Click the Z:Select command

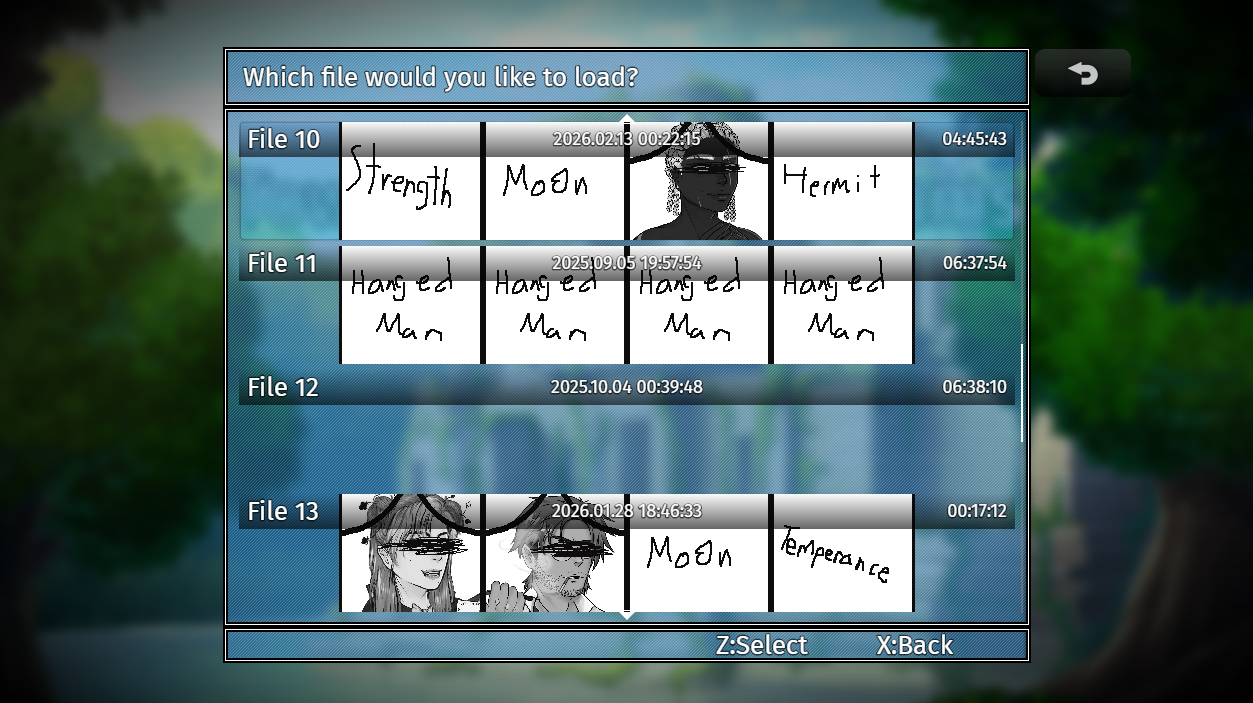(x=761, y=646)
